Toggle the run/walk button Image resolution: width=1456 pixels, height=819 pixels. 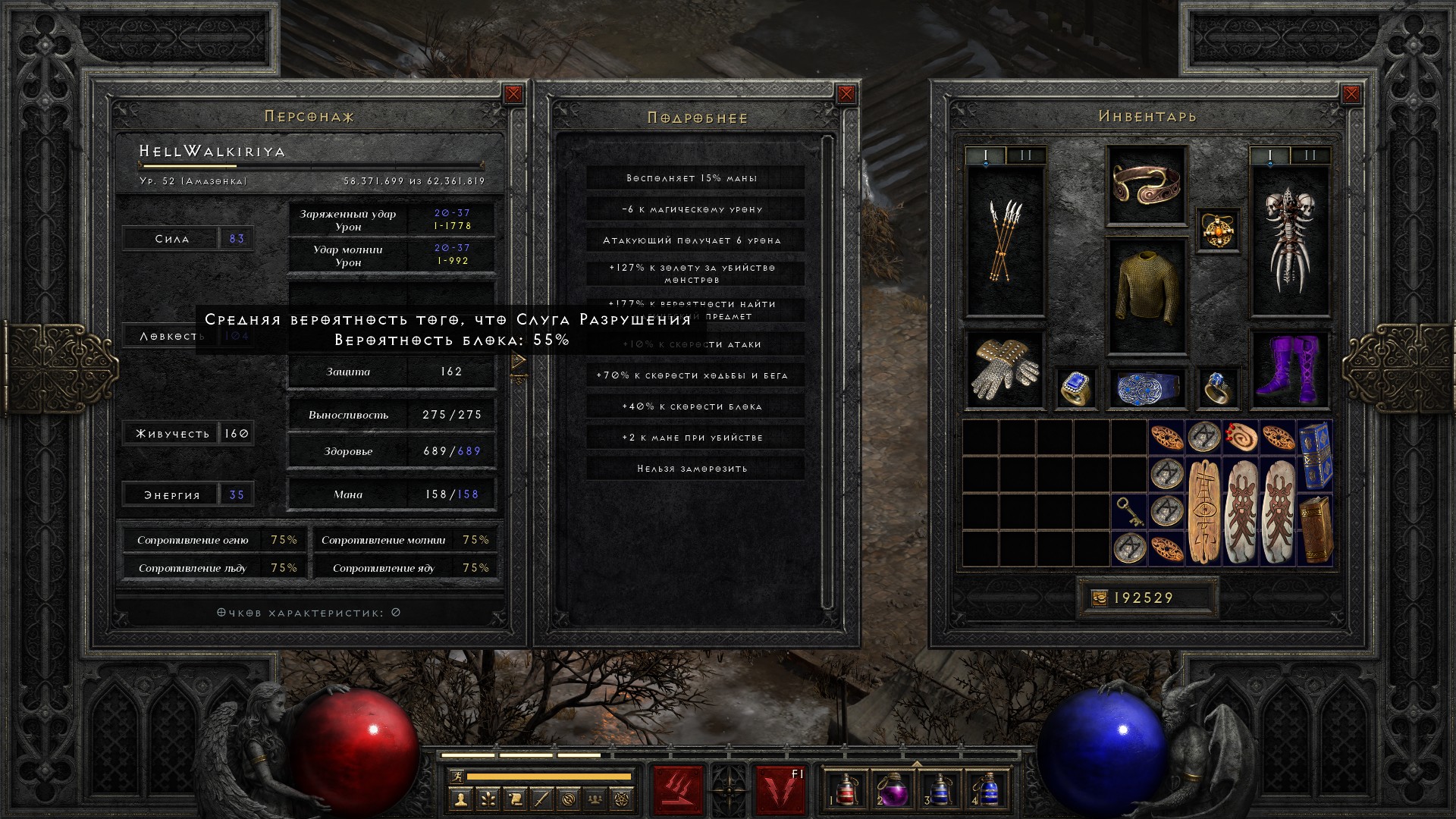[x=455, y=776]
